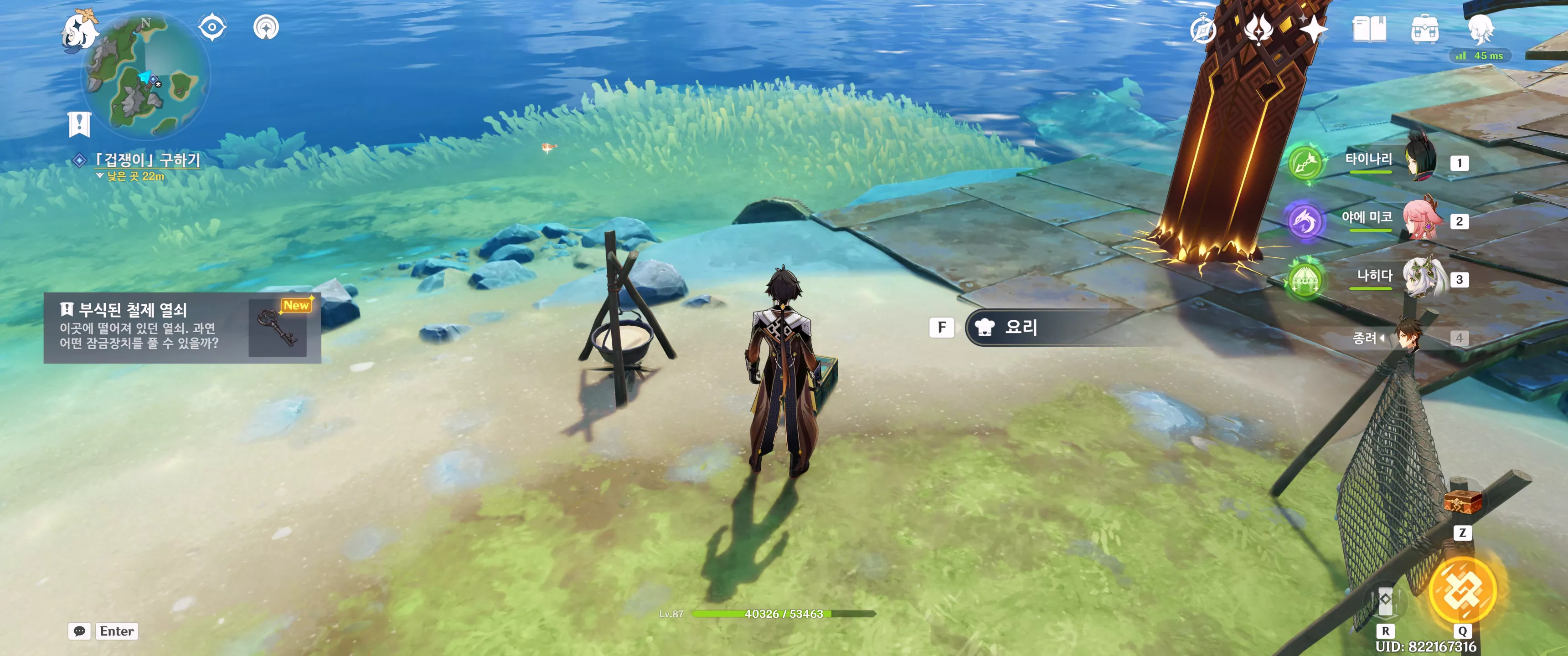This screenshot has width=1568, height=656.
Task: Open the character profile head icon
Action: click(x=1480, y=29)
